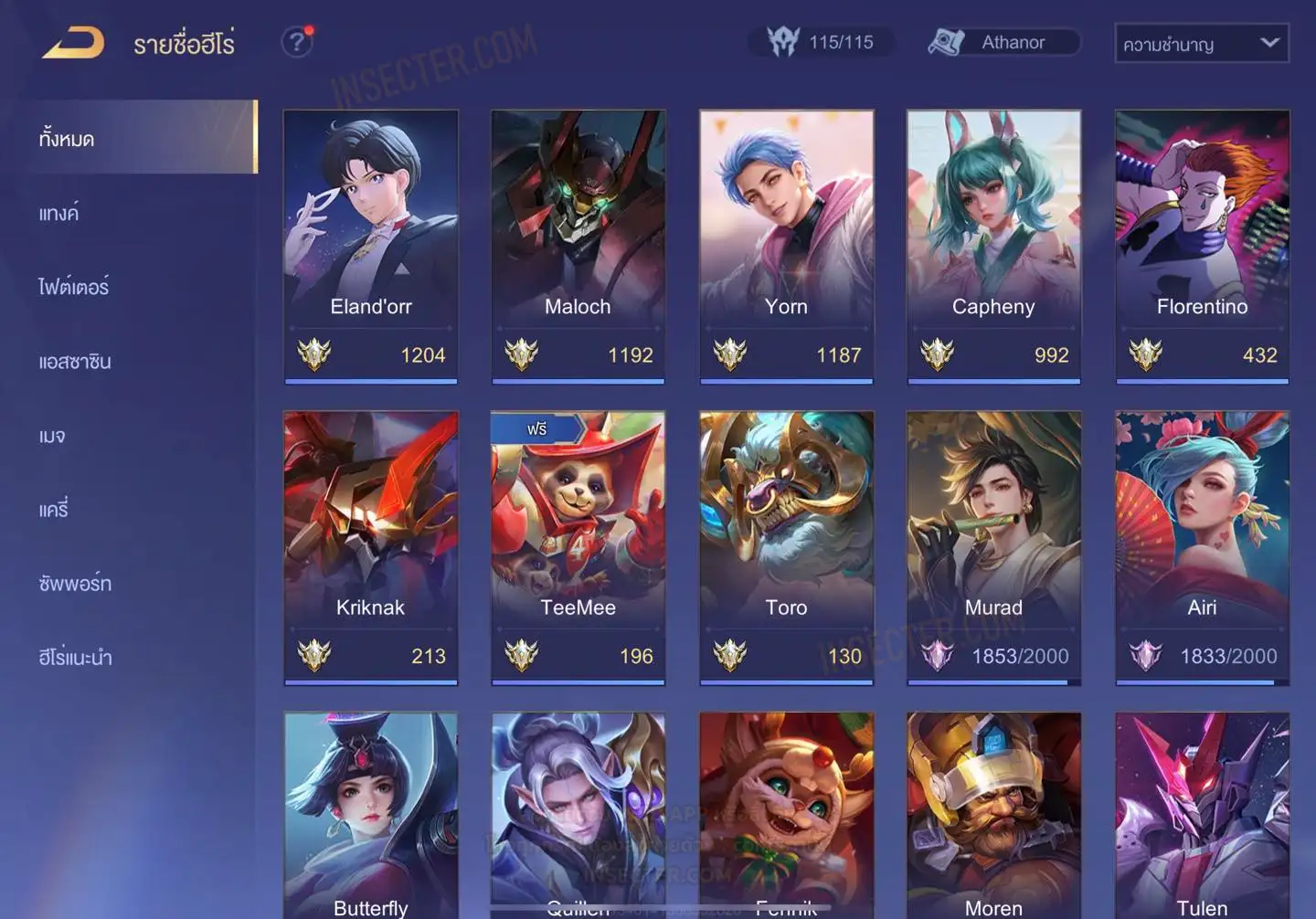Select the free TeeMee hero card

(x=578, y=547)
